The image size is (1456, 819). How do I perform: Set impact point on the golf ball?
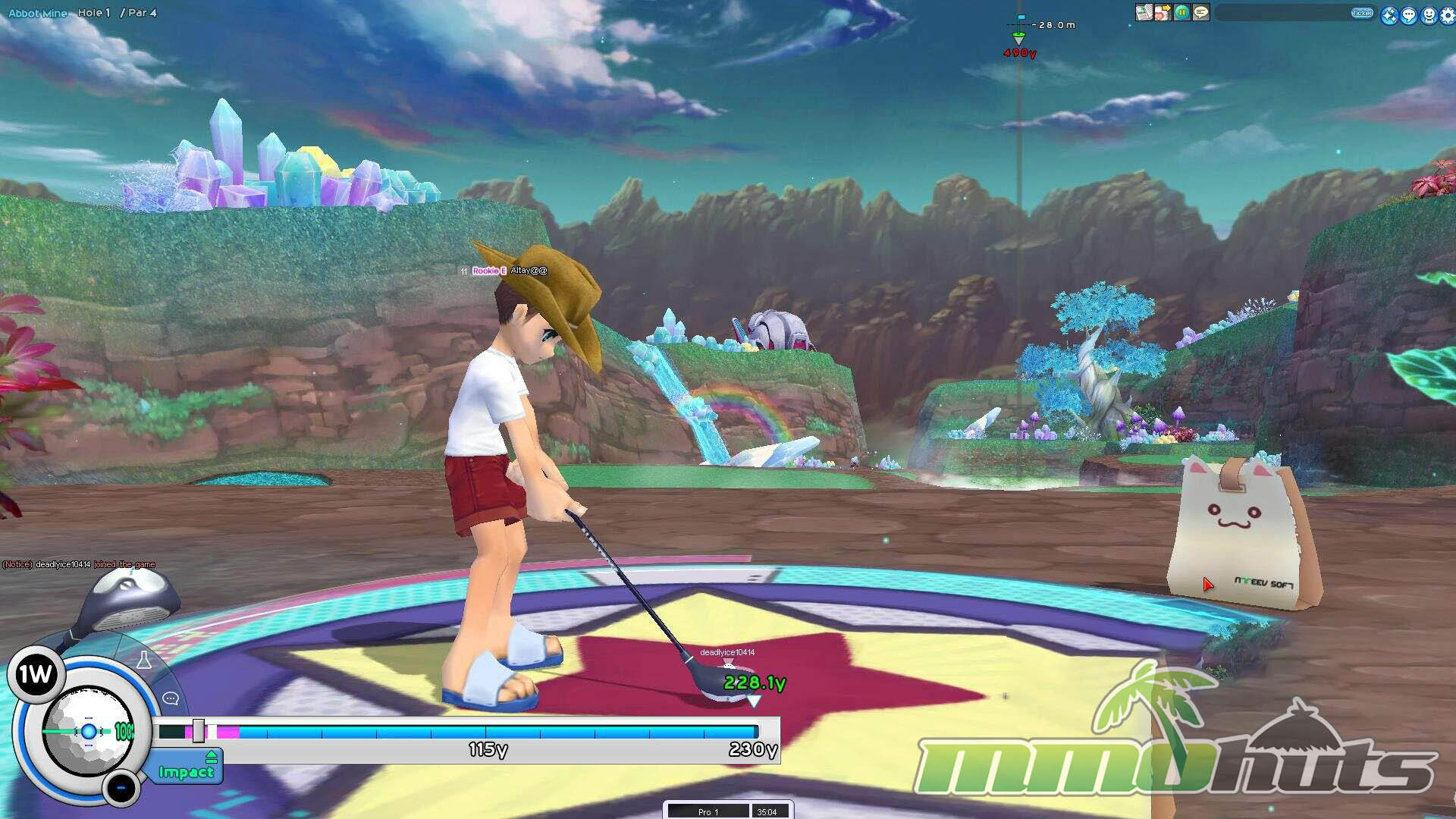click(88, 732)
